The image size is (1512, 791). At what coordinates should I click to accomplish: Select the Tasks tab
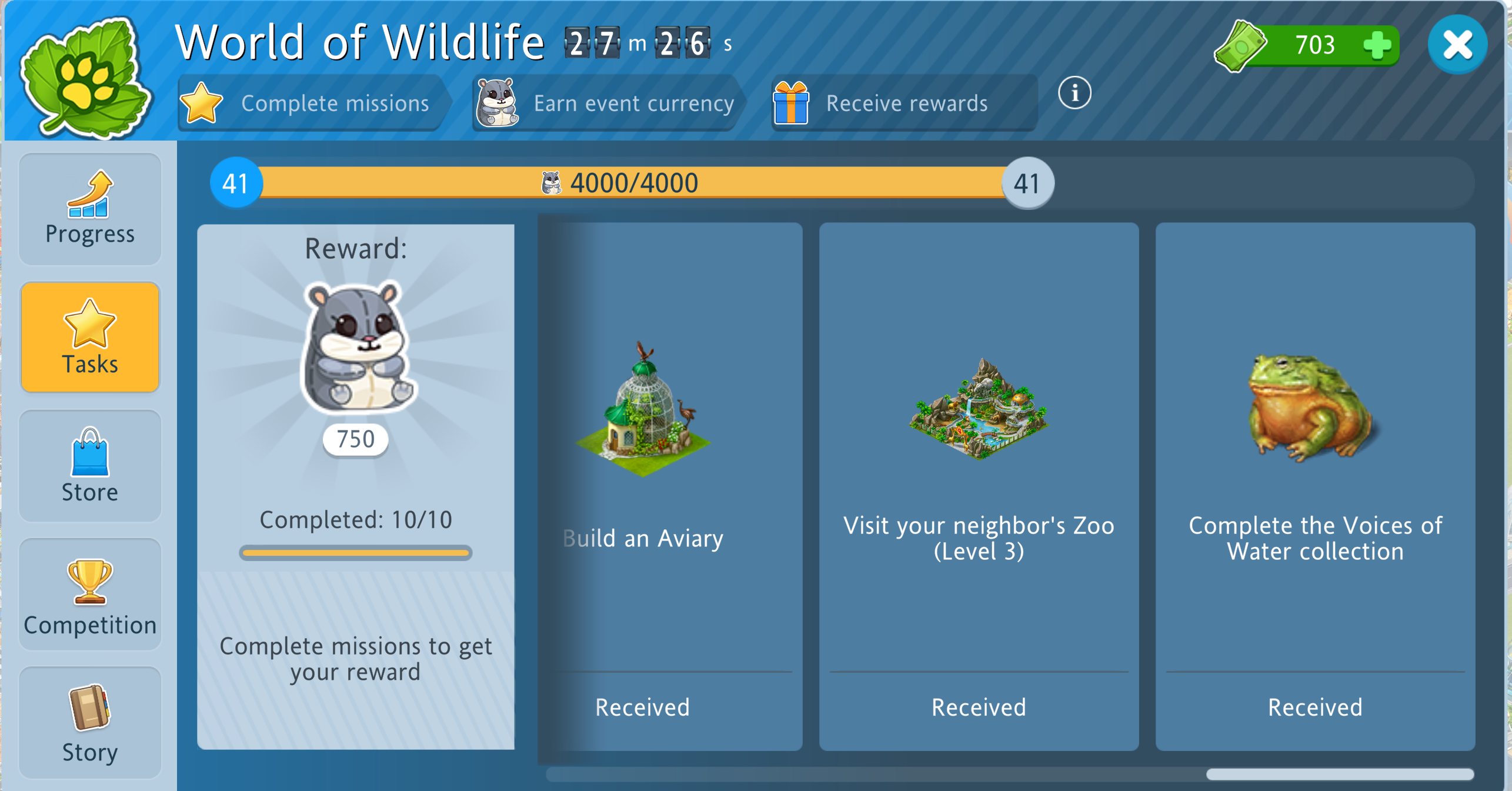90,337
